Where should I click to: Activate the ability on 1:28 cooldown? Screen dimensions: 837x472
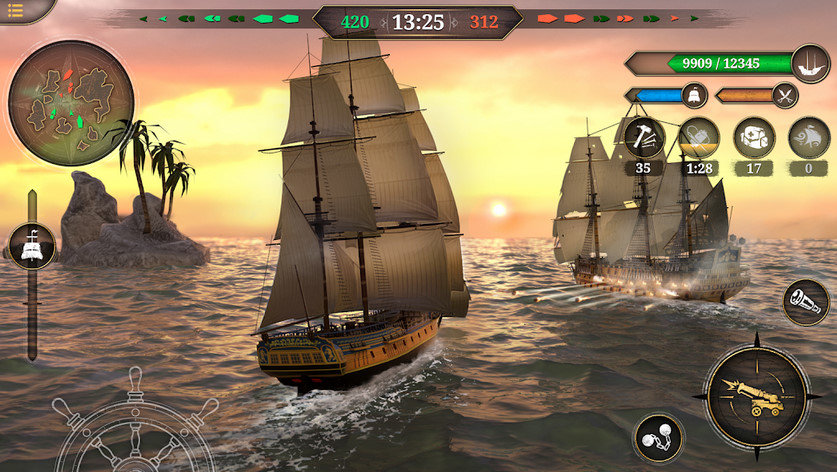(x=698, y=137)
